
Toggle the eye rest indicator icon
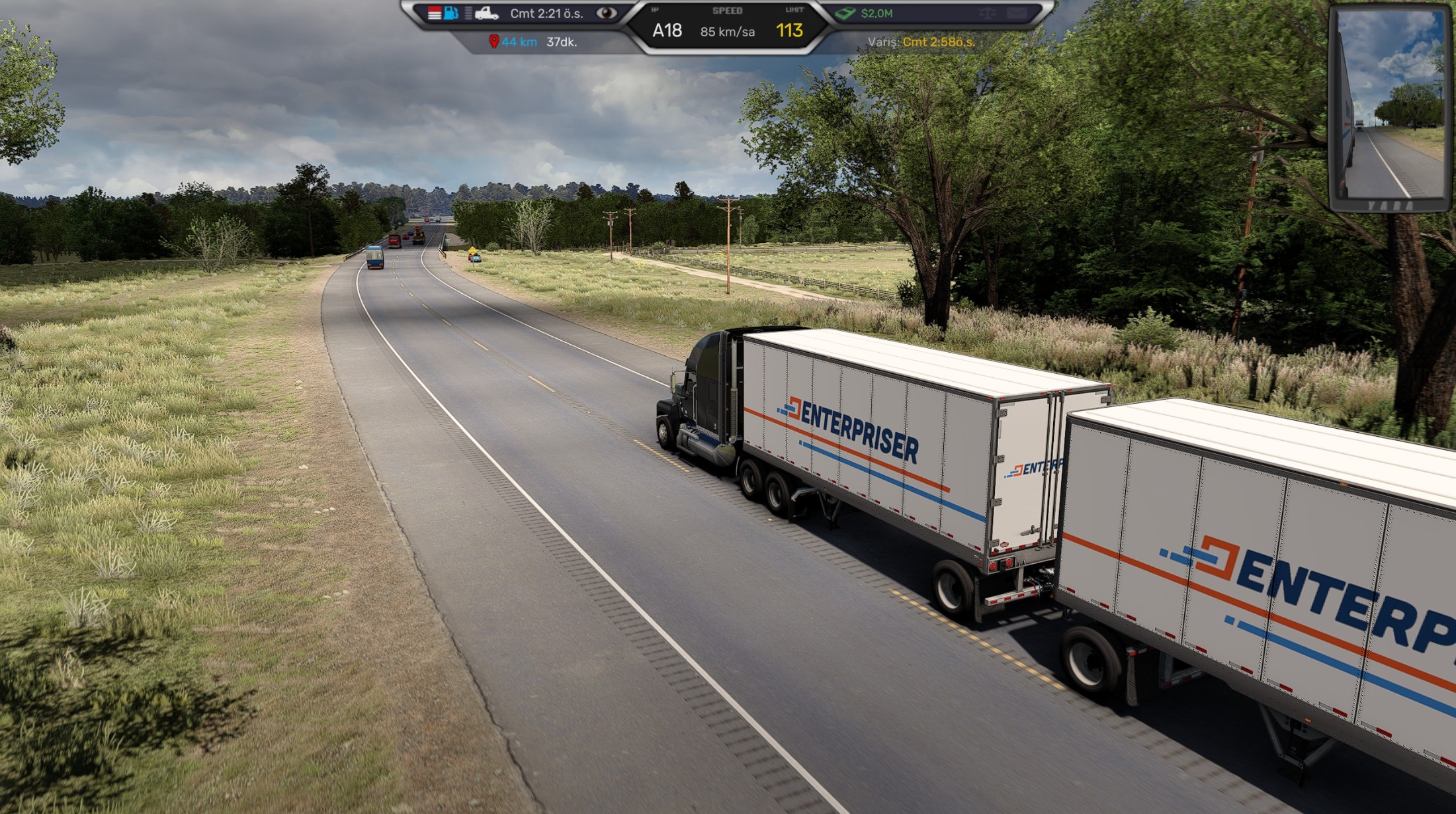click(606, 13)
